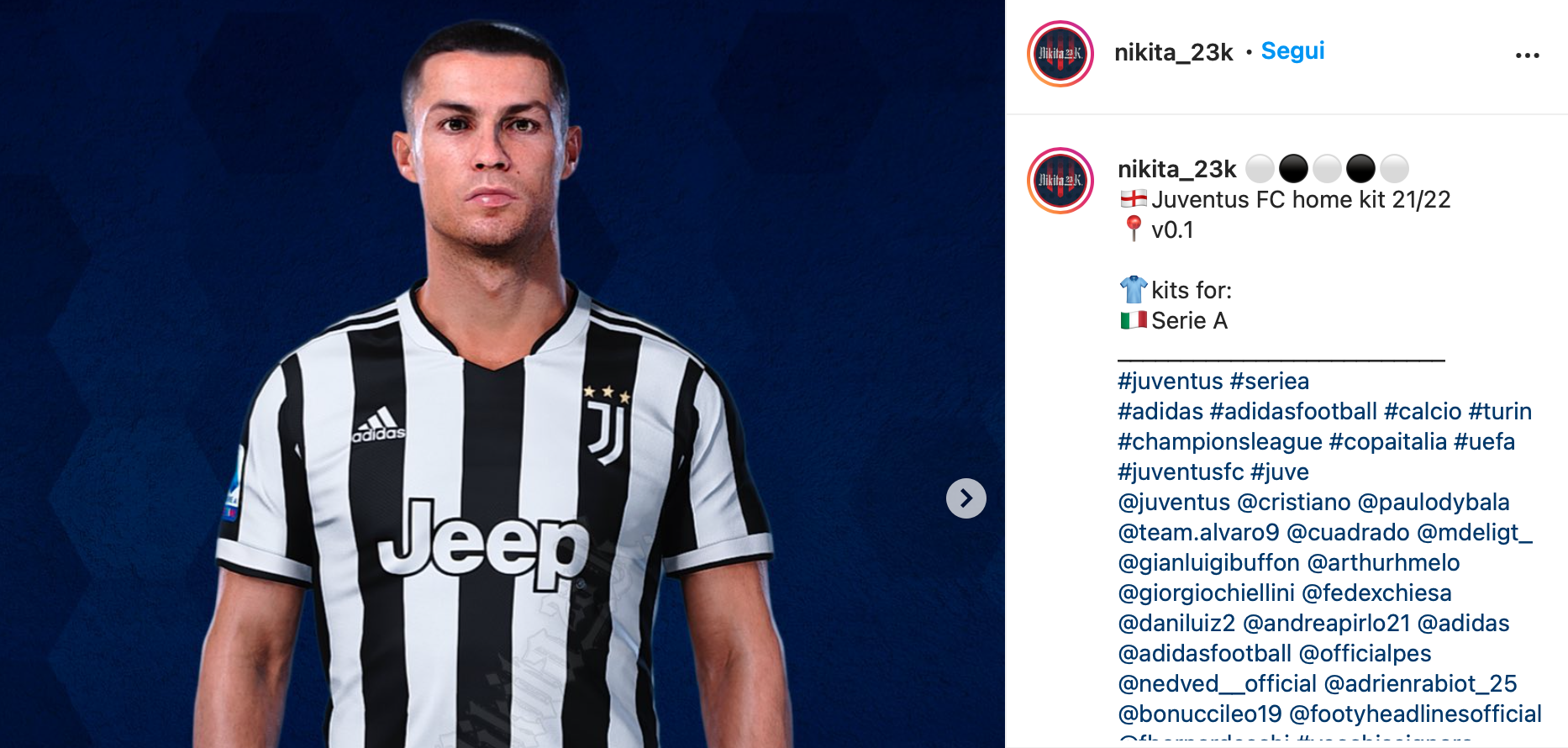
Task: Show the next image in the post
Action: point(966,498)
